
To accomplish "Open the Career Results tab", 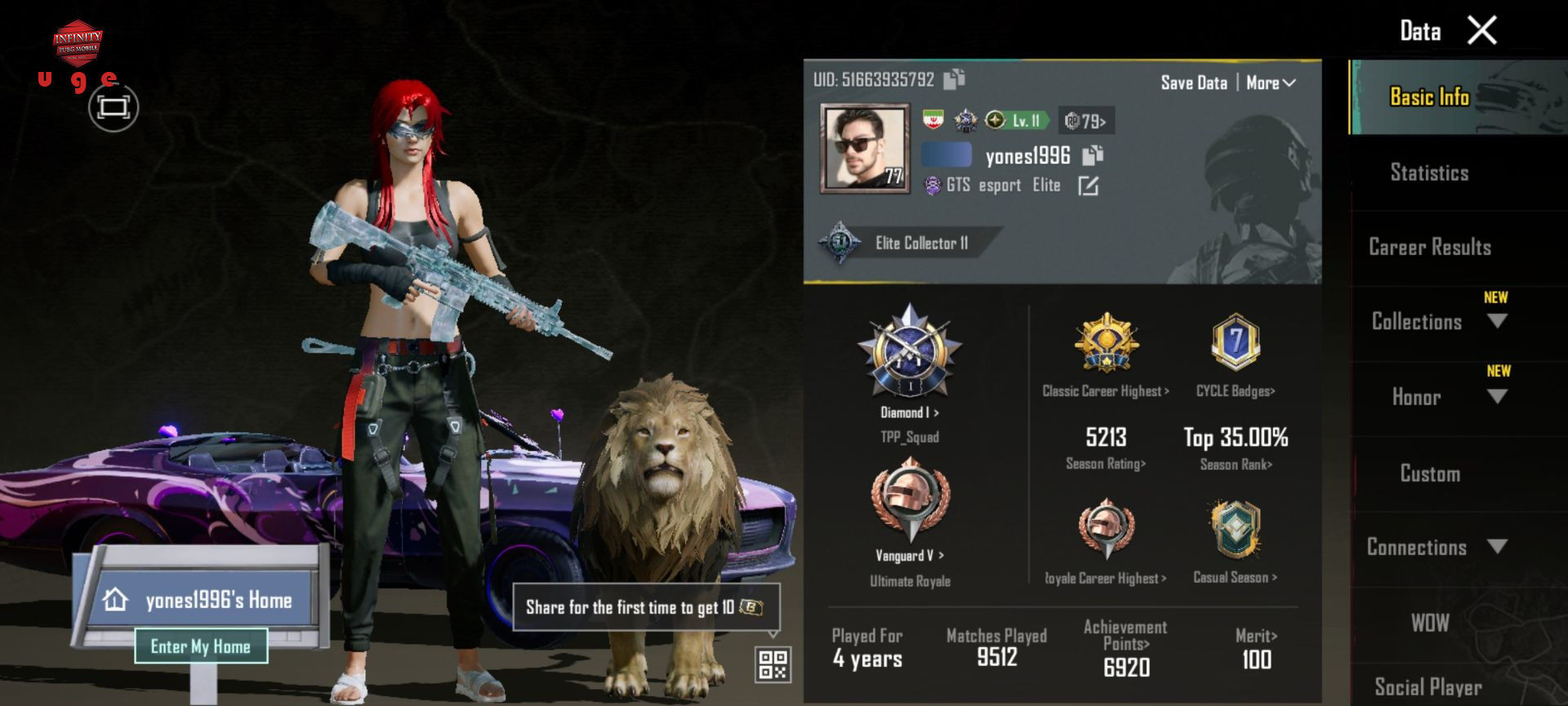I will point(1429,247).
